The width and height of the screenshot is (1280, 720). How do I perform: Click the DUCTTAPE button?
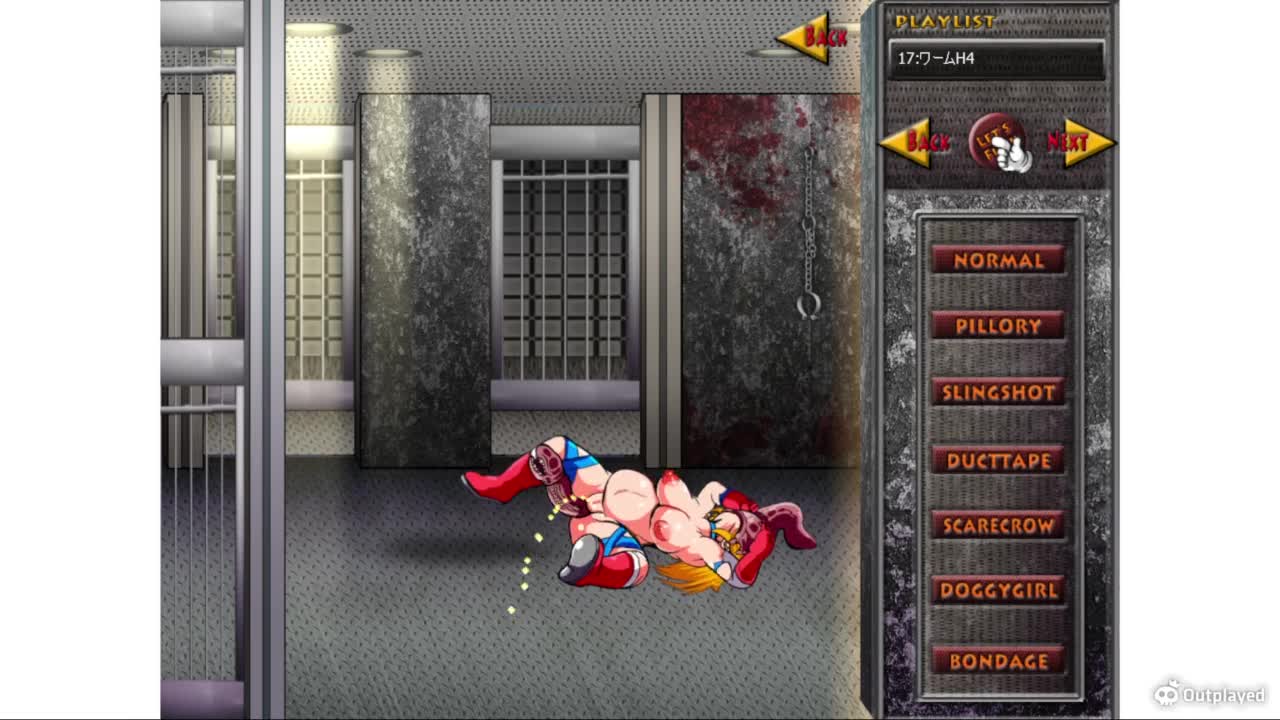click(997, 460)
